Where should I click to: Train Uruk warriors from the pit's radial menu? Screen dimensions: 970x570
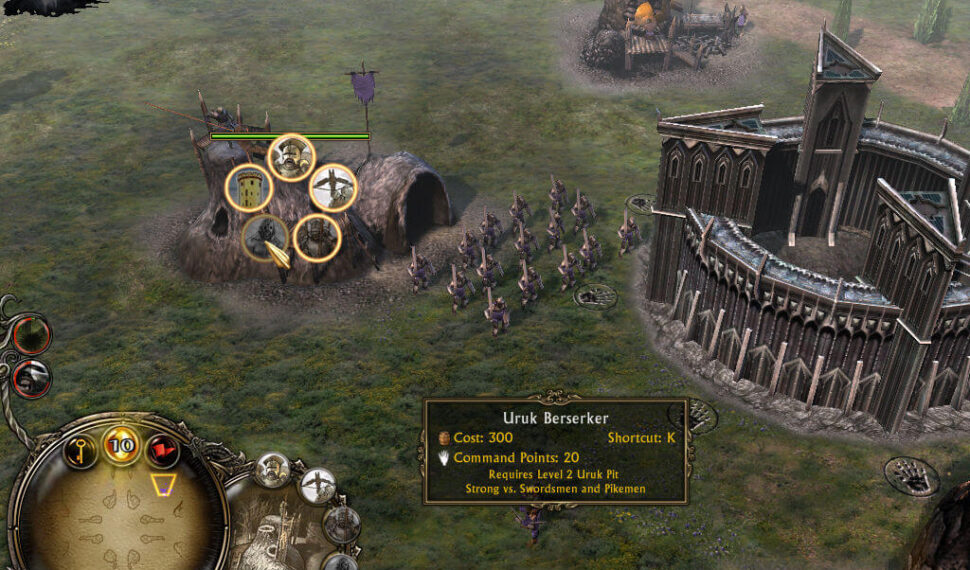coord(291,157)
